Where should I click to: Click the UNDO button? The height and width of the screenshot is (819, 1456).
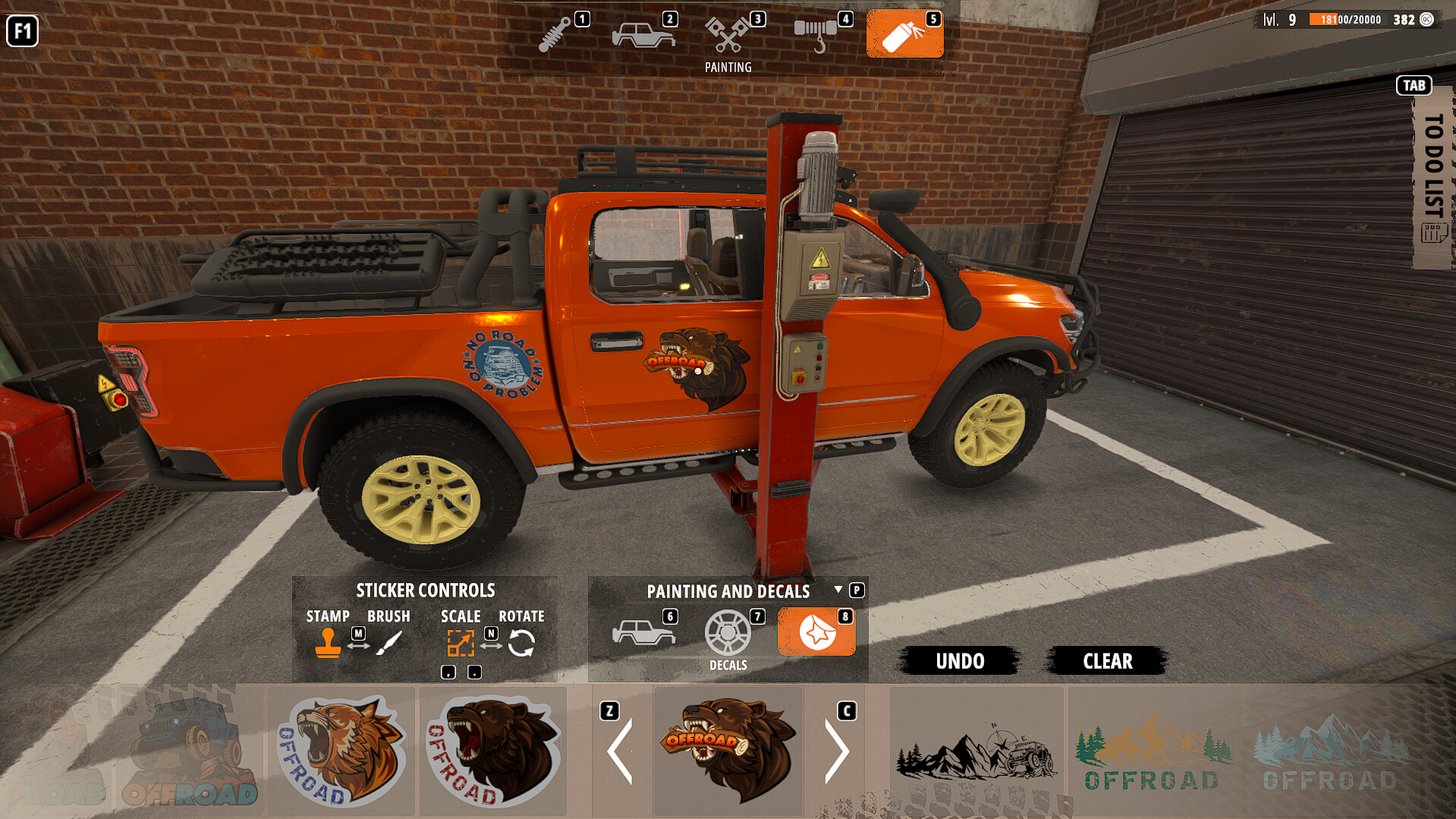(959, 660)
